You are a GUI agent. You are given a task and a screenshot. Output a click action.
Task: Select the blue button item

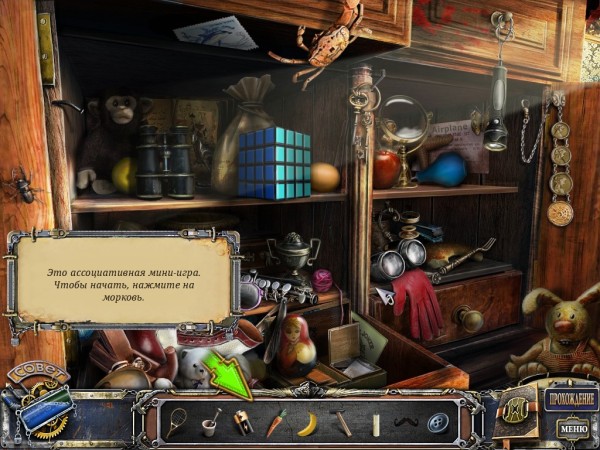coord(439,423)
